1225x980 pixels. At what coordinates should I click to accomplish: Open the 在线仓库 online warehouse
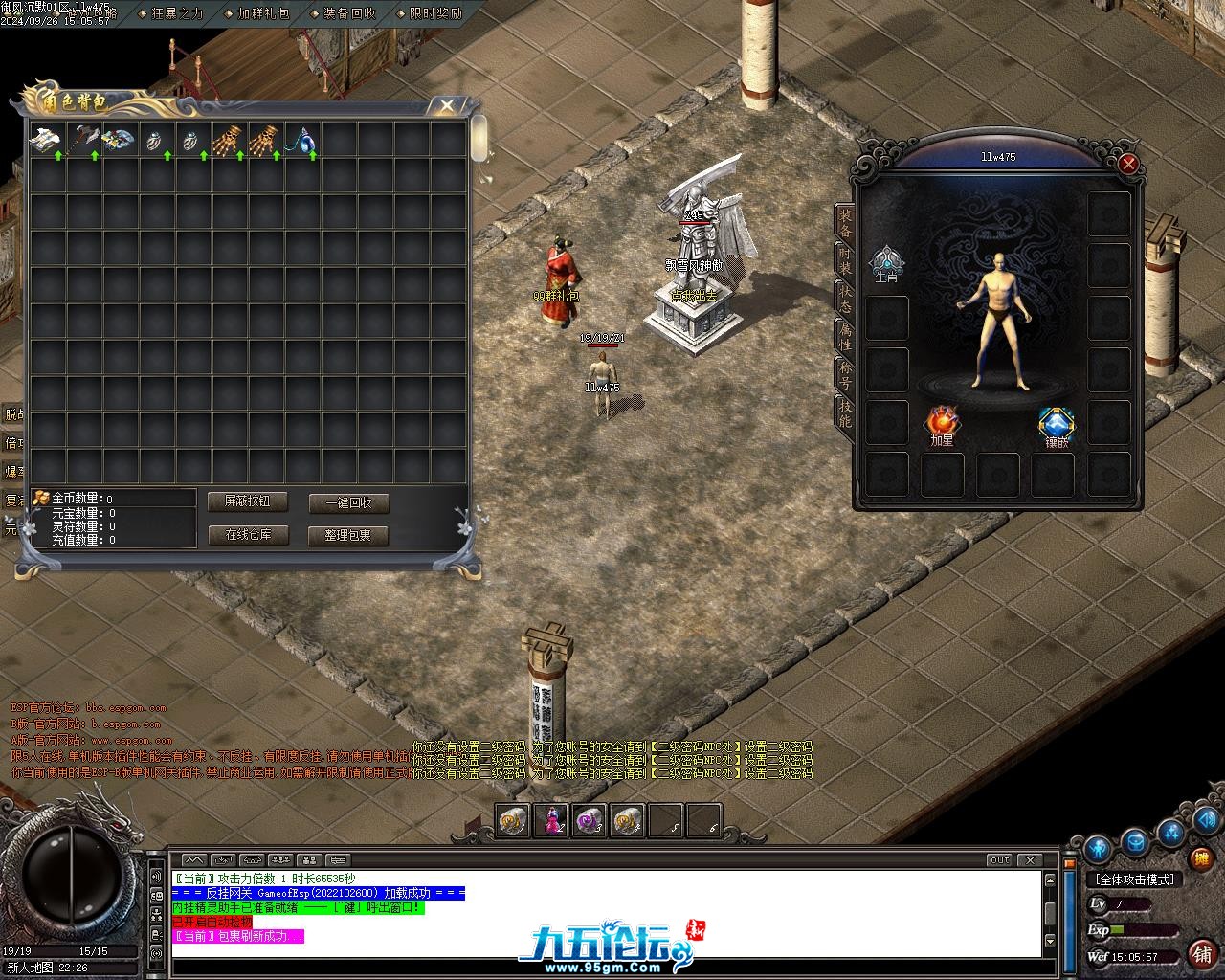pos(248,535)
